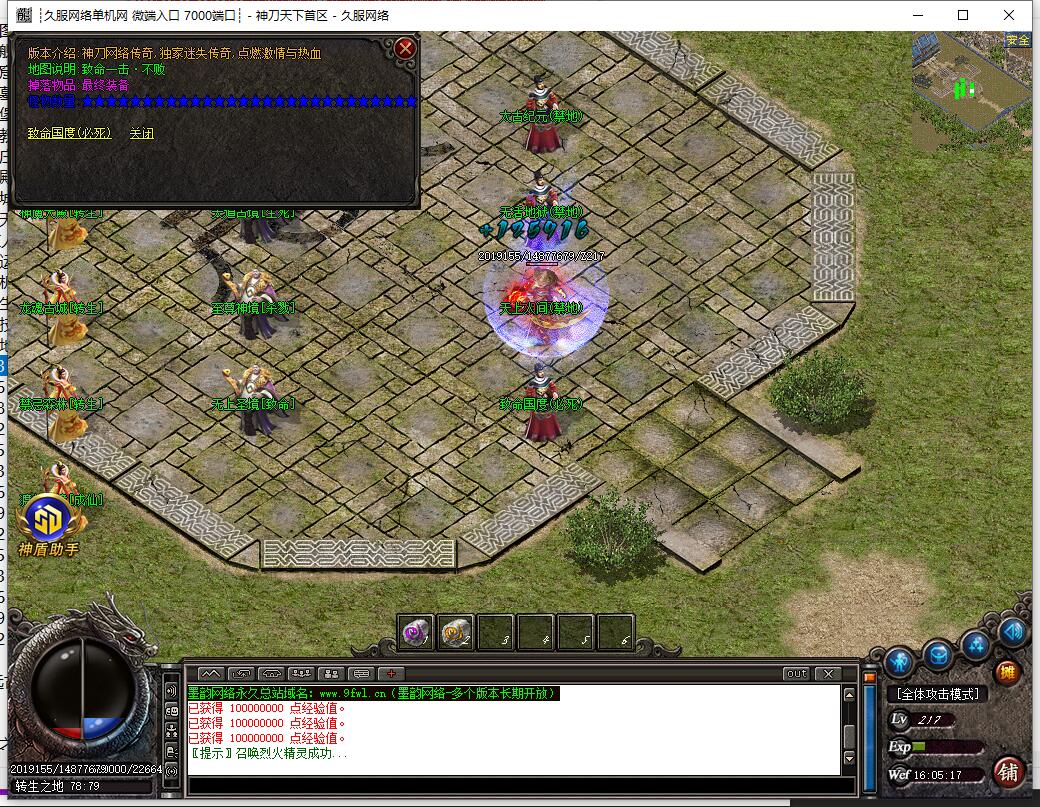Use the orange scroll in hotbar slot 2
Image resolution: width=1040 pixels, height=807 pixels.
[456, 632]
